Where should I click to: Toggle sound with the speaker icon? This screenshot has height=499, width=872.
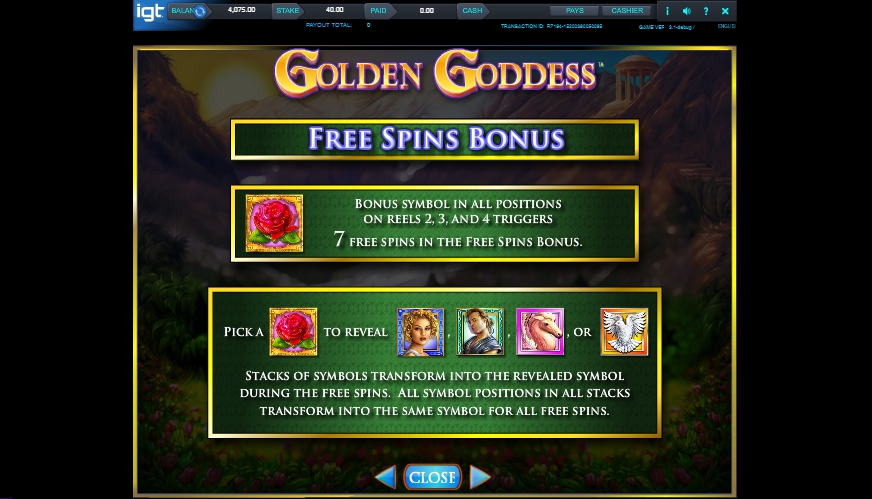pos(686,11)
